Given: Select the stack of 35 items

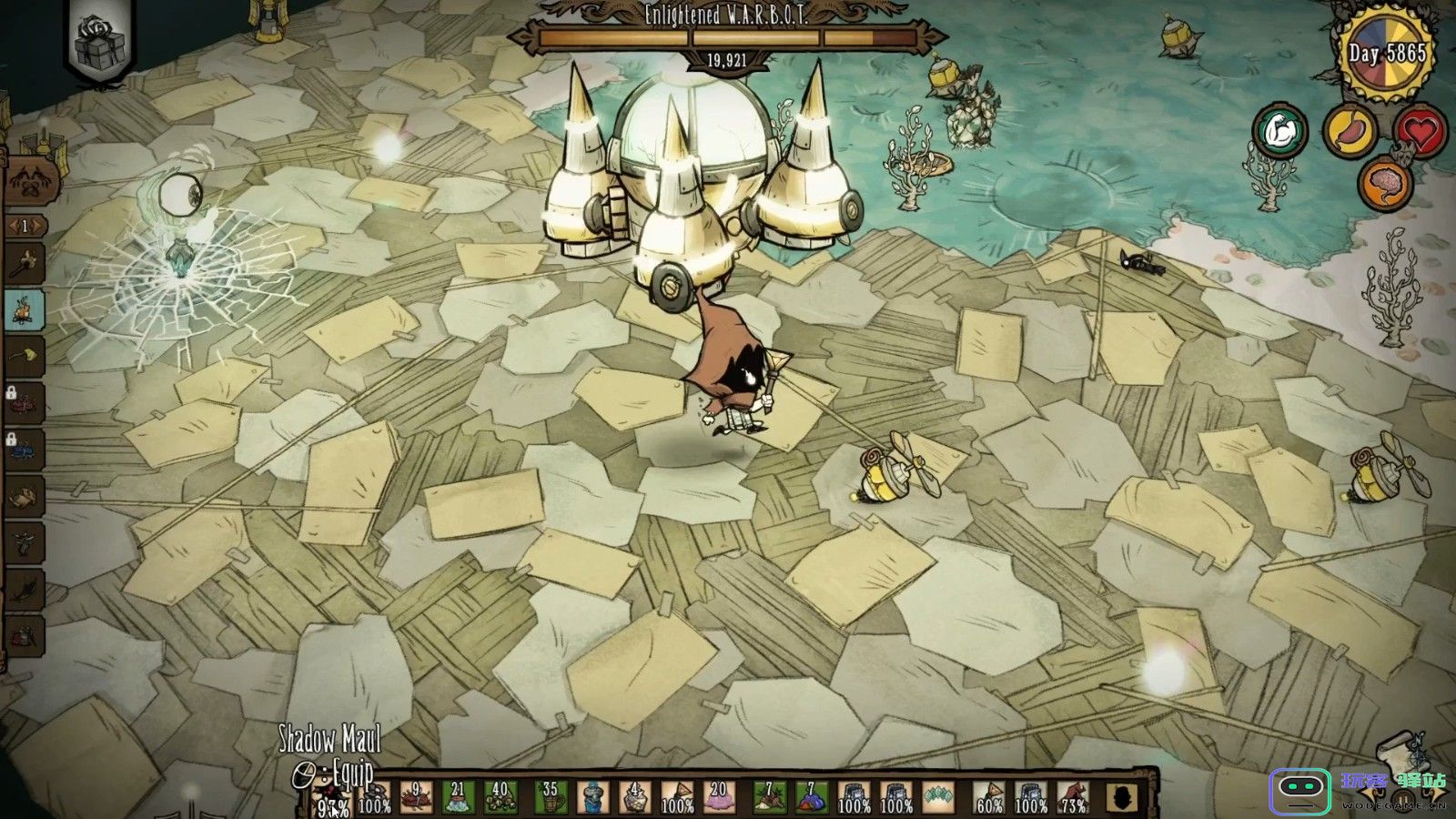Looking at the screenshot, I should [550, 797].
